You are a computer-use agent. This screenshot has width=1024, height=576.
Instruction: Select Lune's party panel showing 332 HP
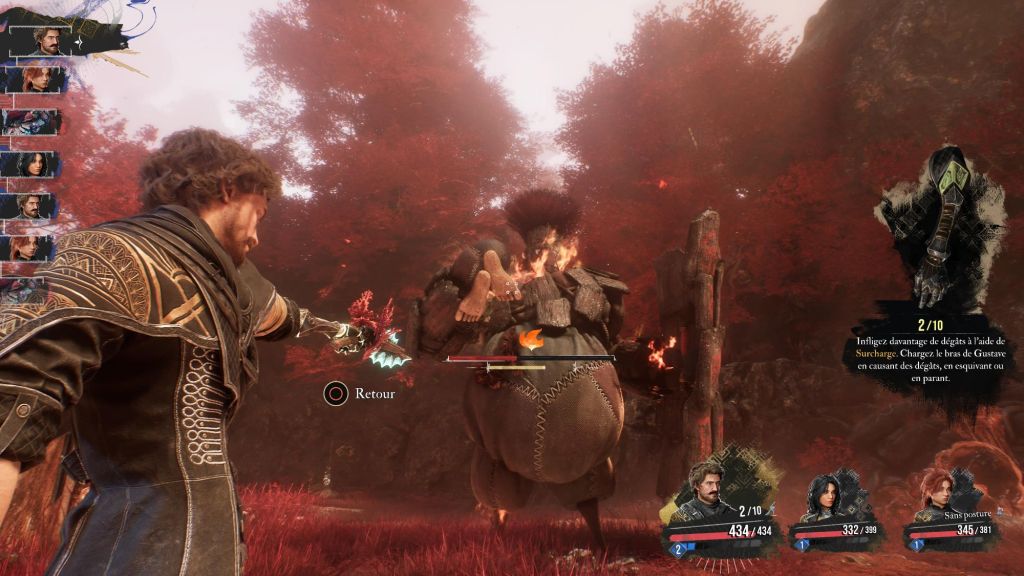(837, 512)
